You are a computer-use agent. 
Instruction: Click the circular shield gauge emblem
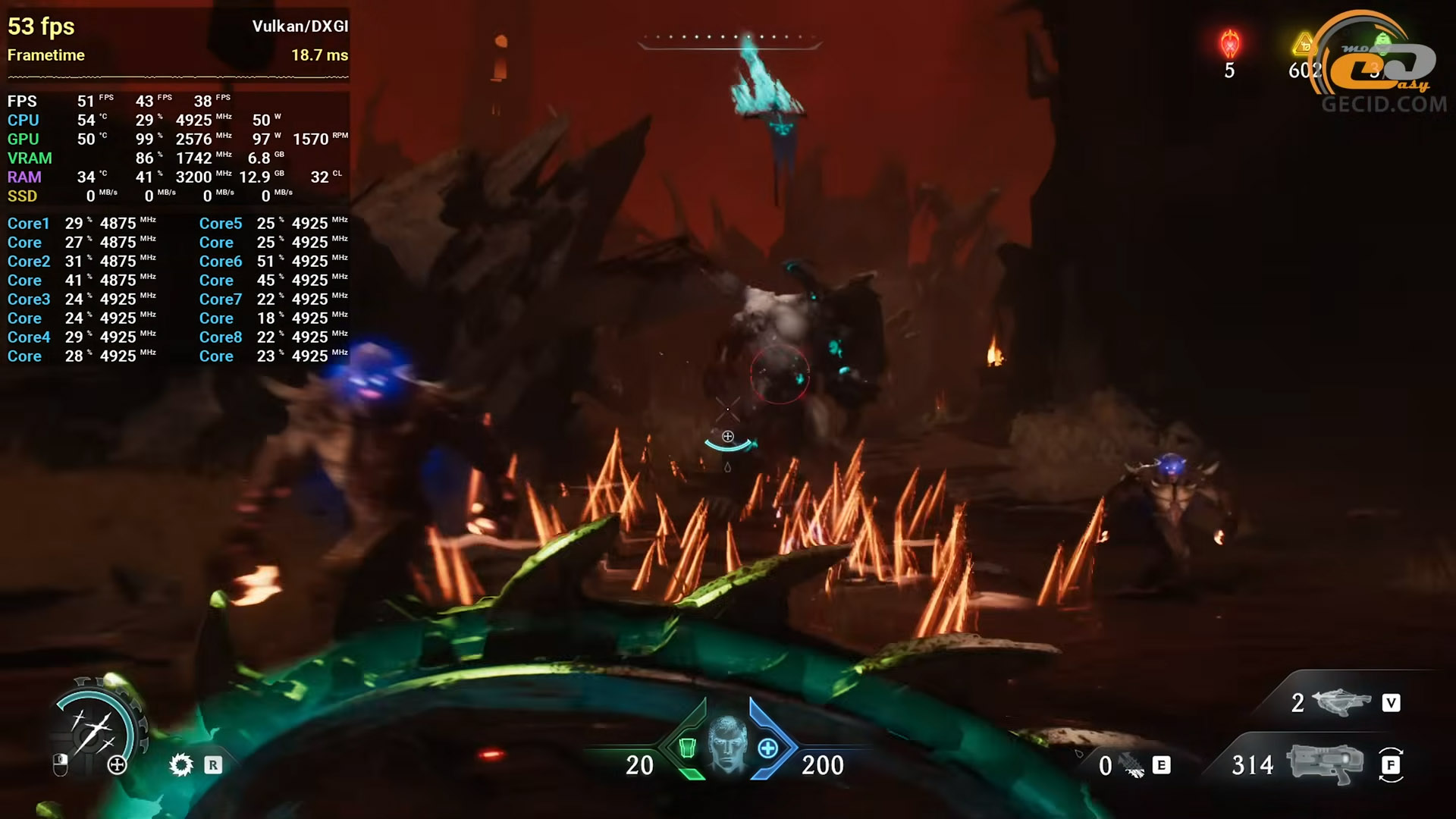94,729
